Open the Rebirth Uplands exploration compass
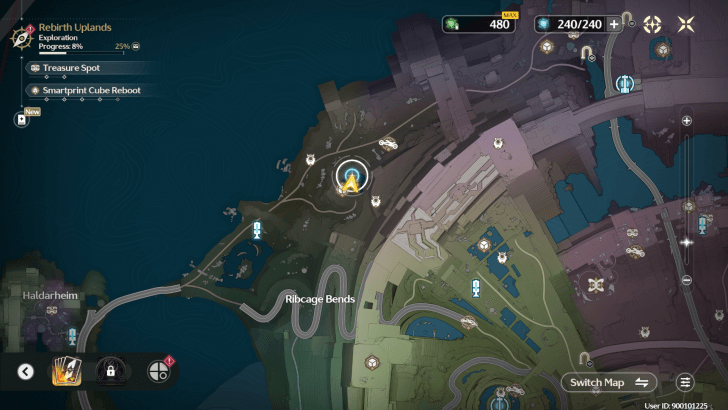The image size is (728, 410). point(21,37)
